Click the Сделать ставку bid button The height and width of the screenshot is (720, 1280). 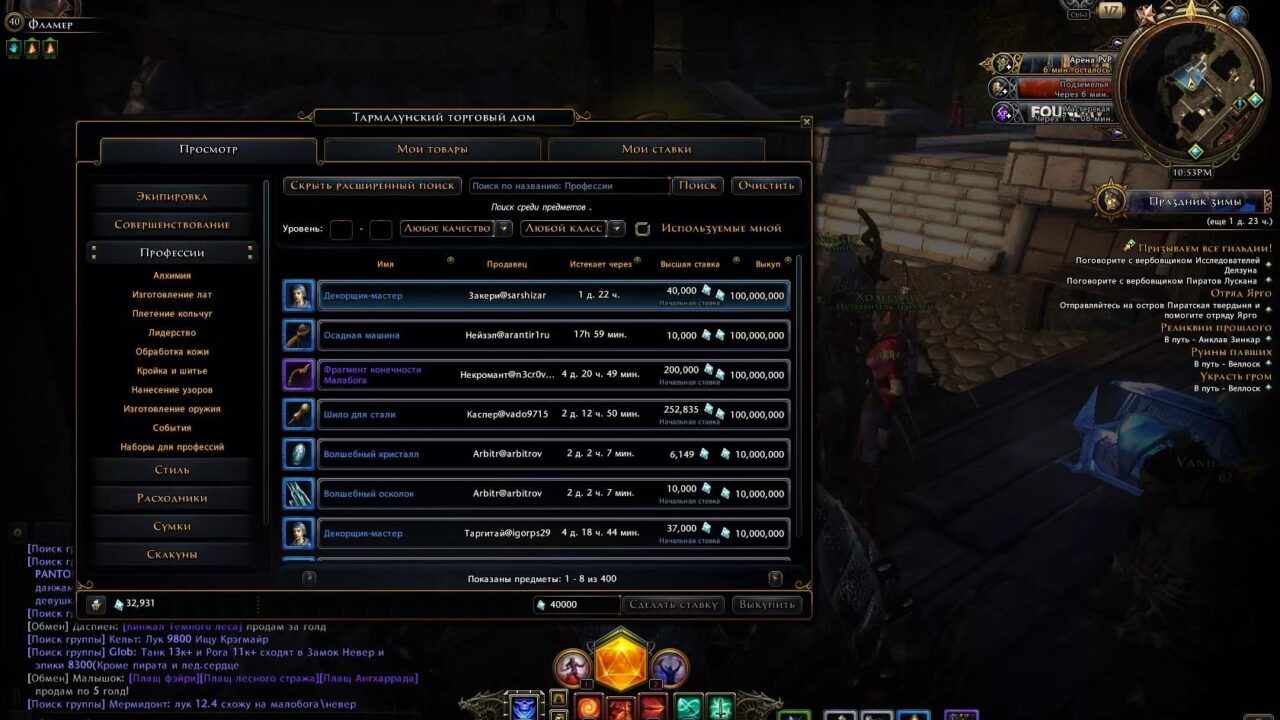click(x=674, y=605)
